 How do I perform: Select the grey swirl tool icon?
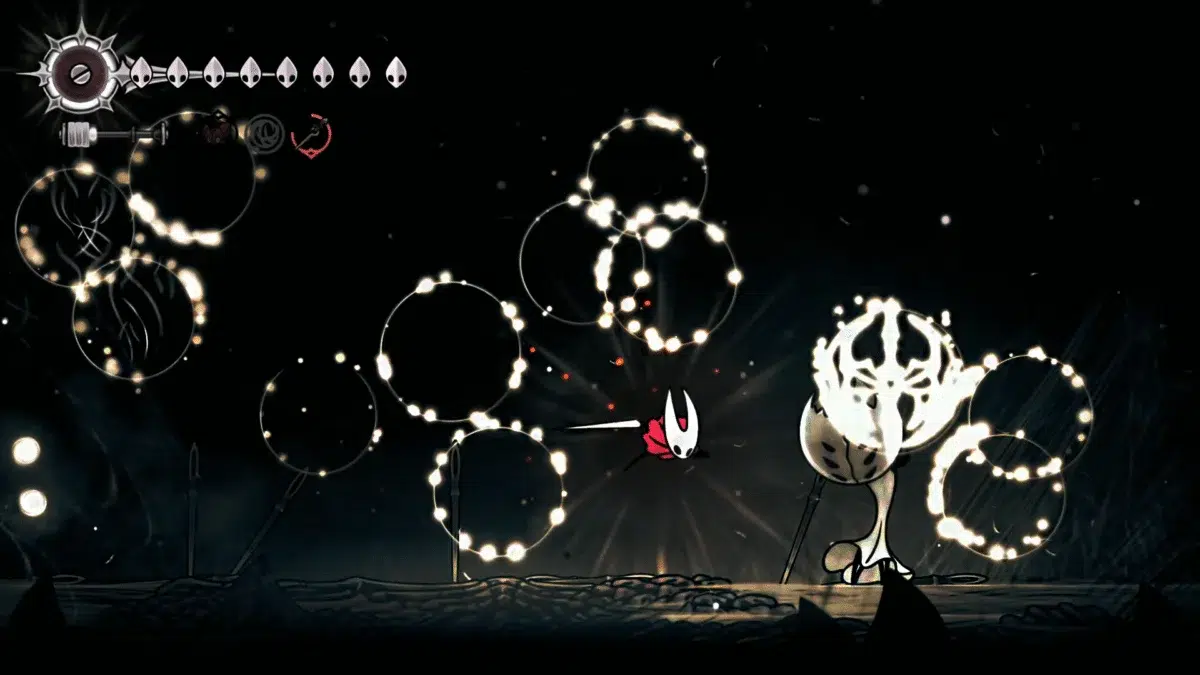[x=265, y=131]
